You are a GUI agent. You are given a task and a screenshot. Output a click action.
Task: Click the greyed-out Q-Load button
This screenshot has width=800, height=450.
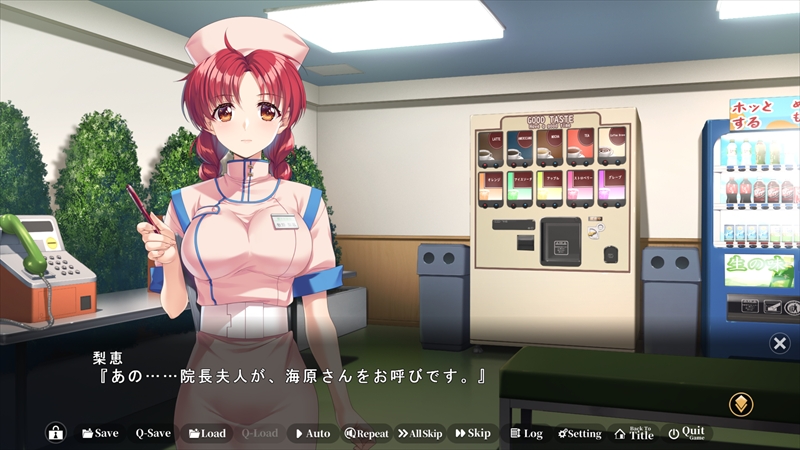(x=259, y=433)
